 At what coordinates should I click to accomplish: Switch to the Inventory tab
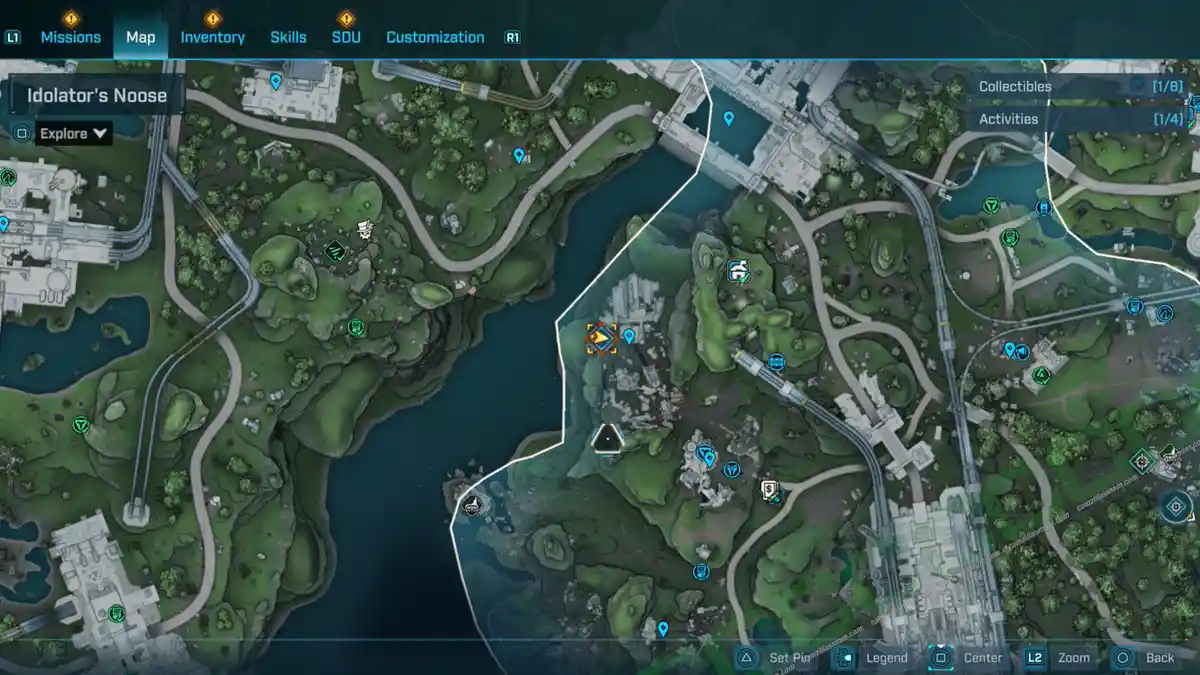[x=212, y=37]
